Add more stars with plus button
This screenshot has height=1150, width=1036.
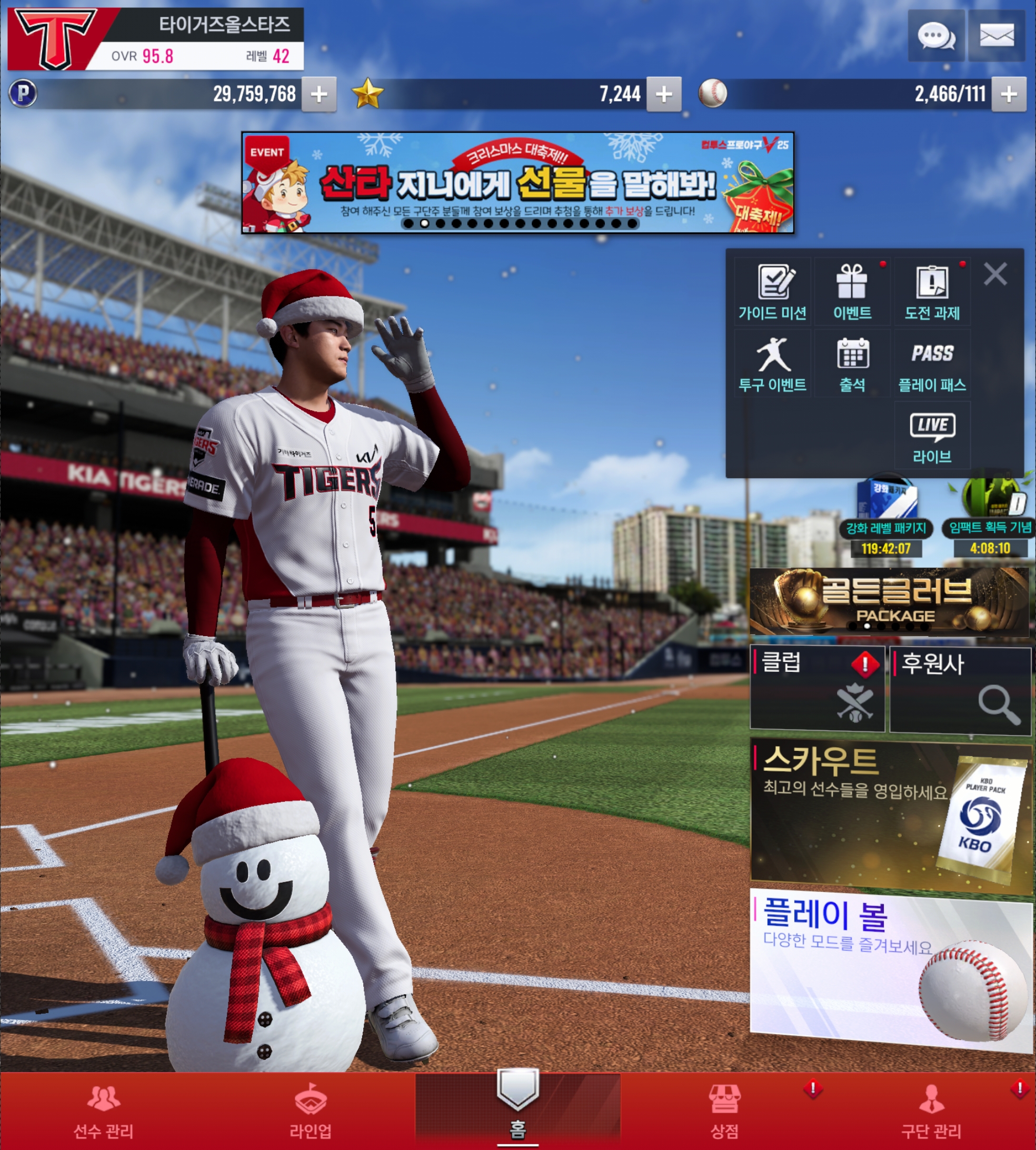(x=664, y=94)
